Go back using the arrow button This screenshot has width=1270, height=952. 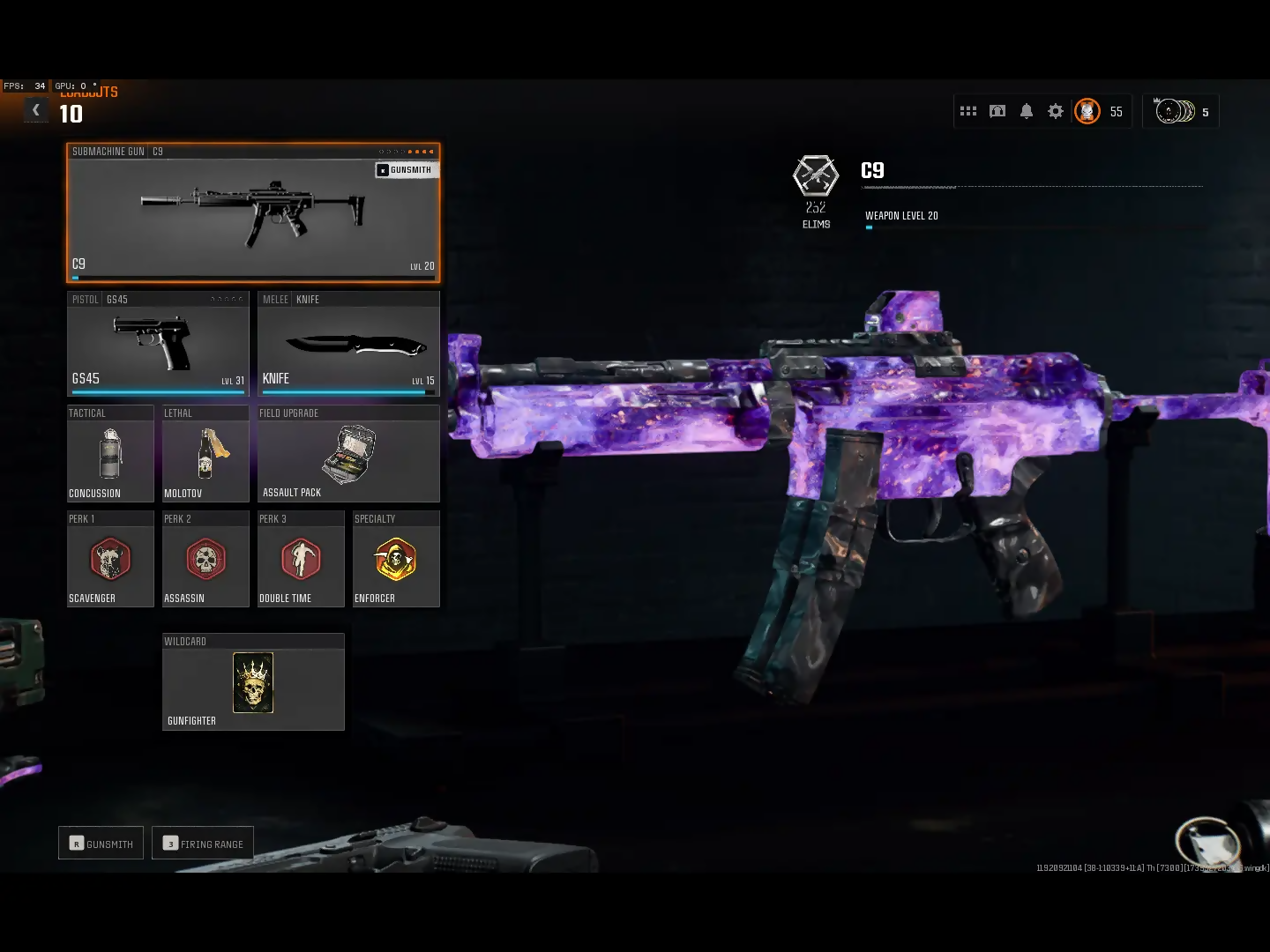35,110
